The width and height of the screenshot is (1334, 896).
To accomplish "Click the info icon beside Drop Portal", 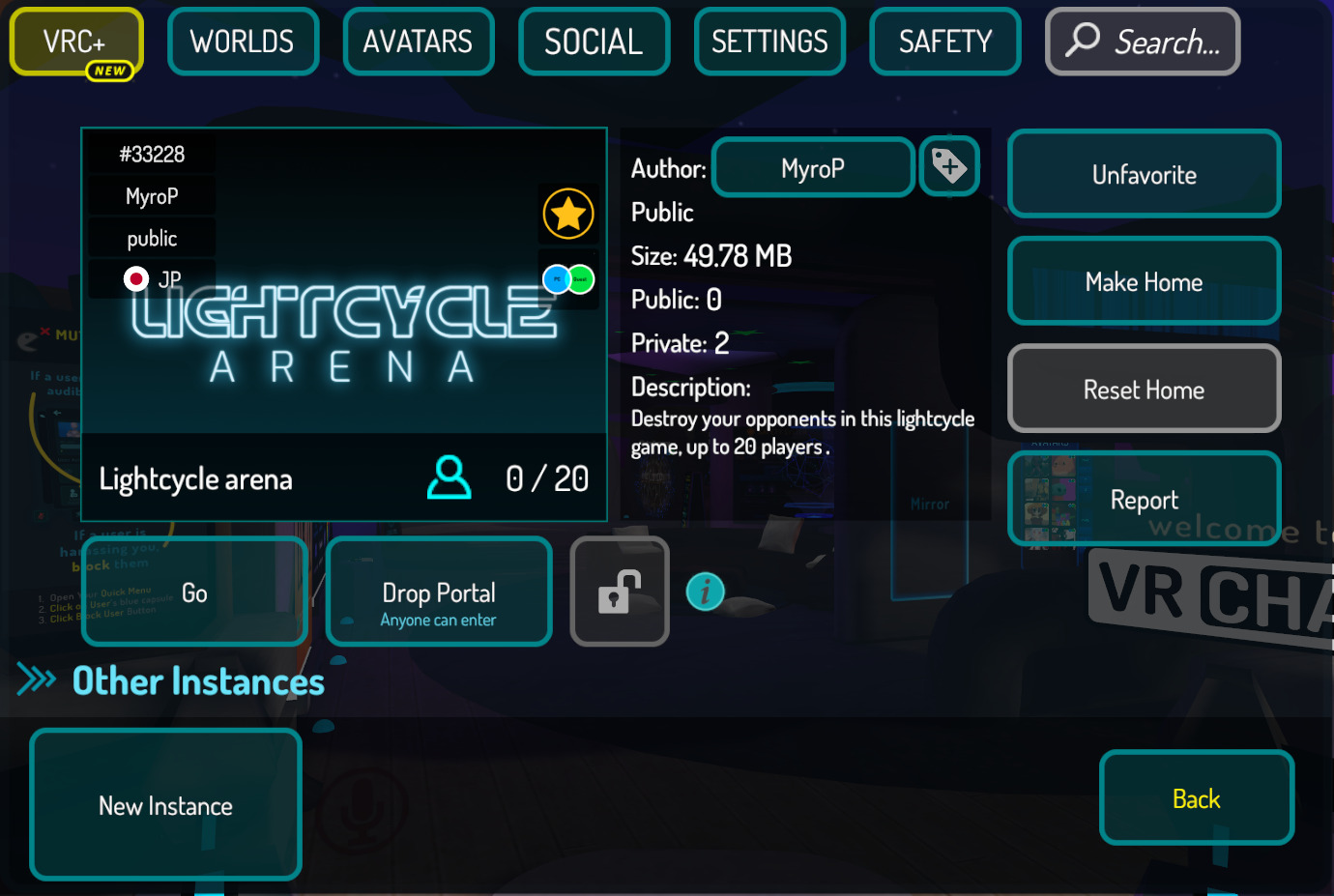I will (x=706, y=592).
